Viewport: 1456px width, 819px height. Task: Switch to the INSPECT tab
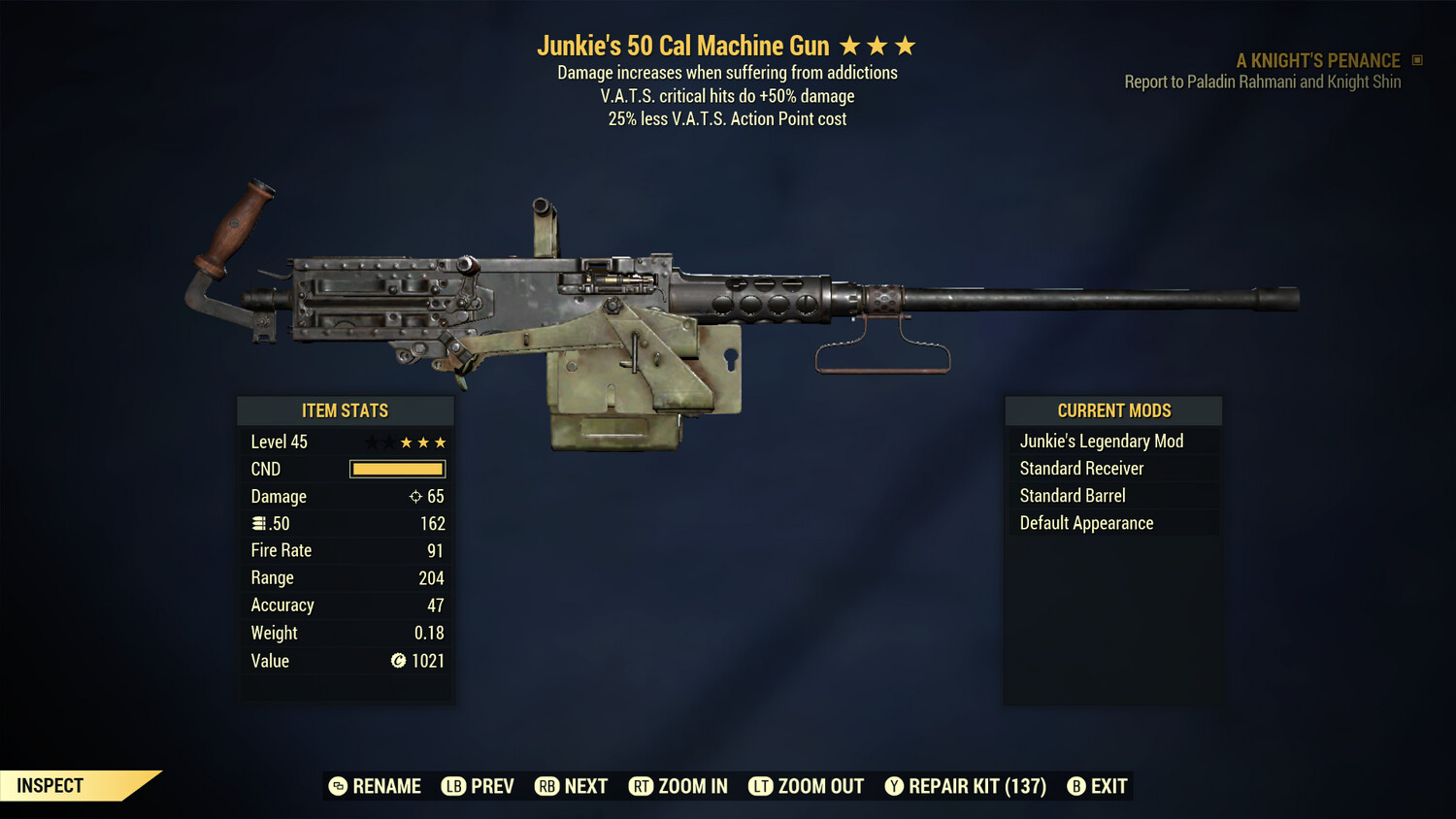[x=49, y=785]
